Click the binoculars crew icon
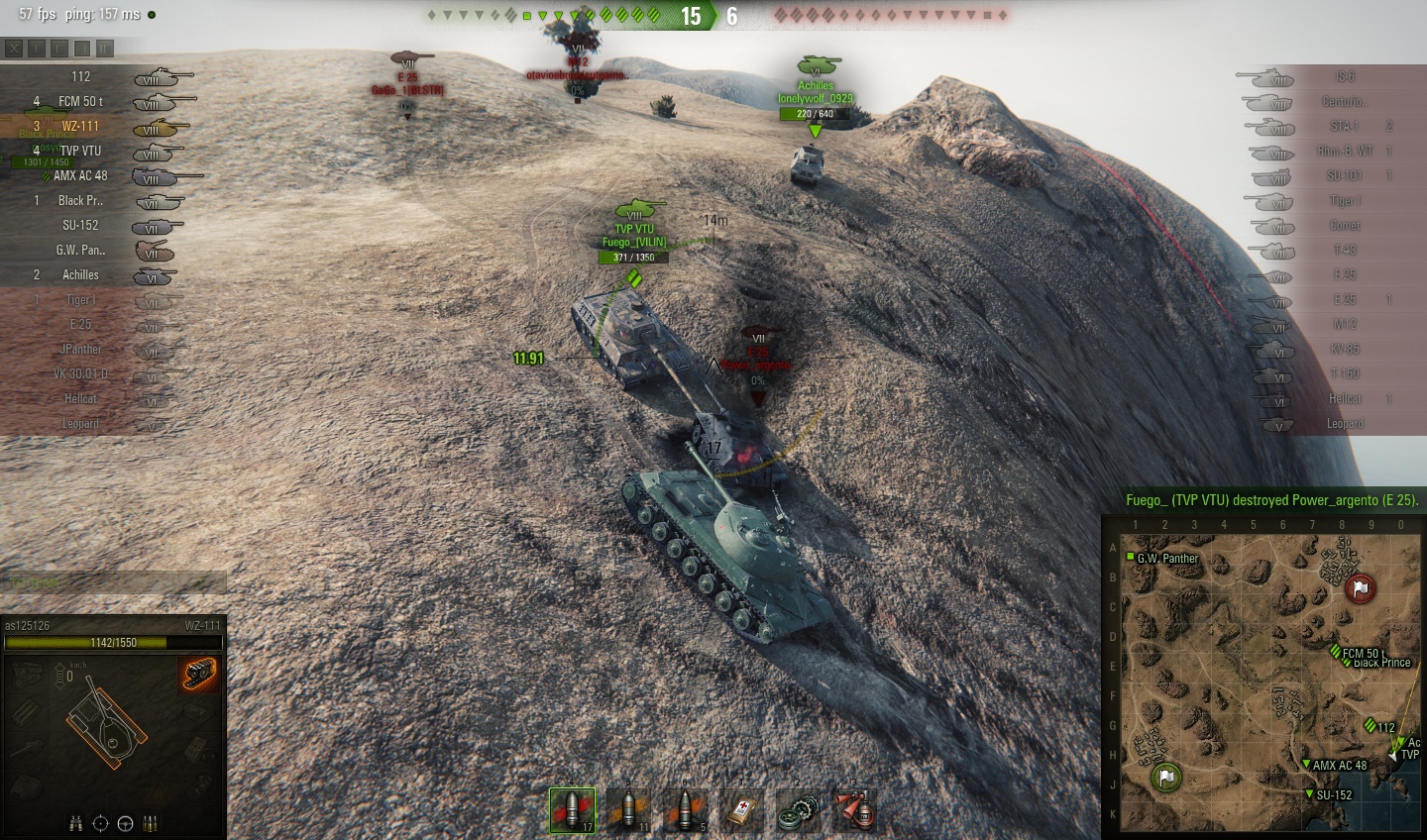 [75, 823]
